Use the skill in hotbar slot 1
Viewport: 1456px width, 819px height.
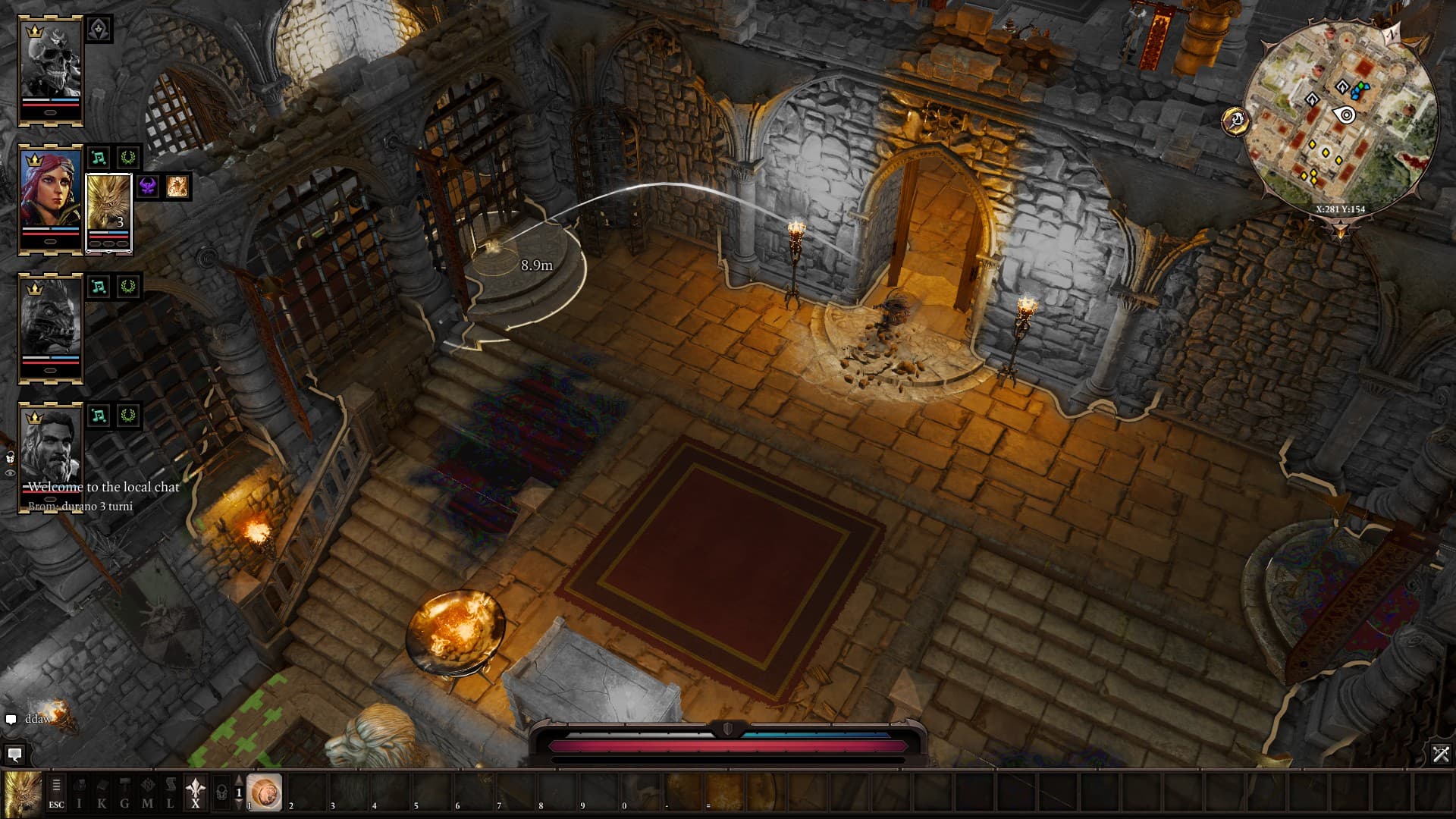click(x=265, y=792)
